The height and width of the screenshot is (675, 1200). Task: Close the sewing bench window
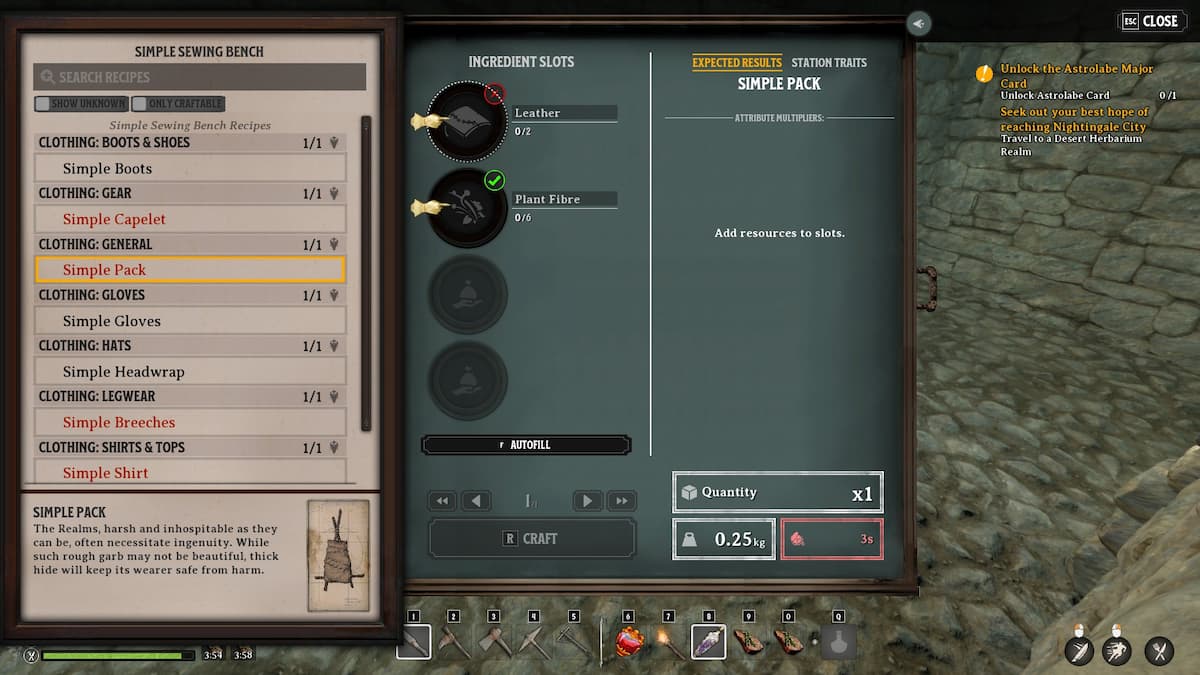[x=1148, y=21]
